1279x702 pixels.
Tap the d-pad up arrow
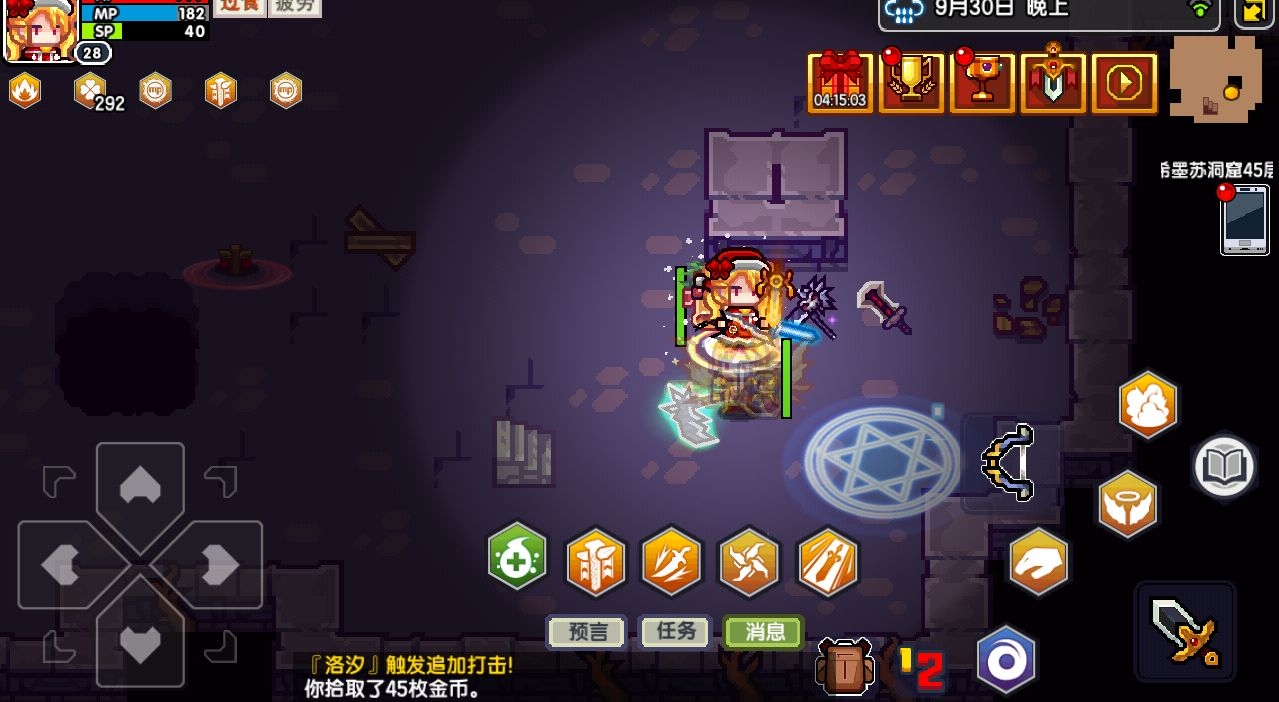click(140, 487)
